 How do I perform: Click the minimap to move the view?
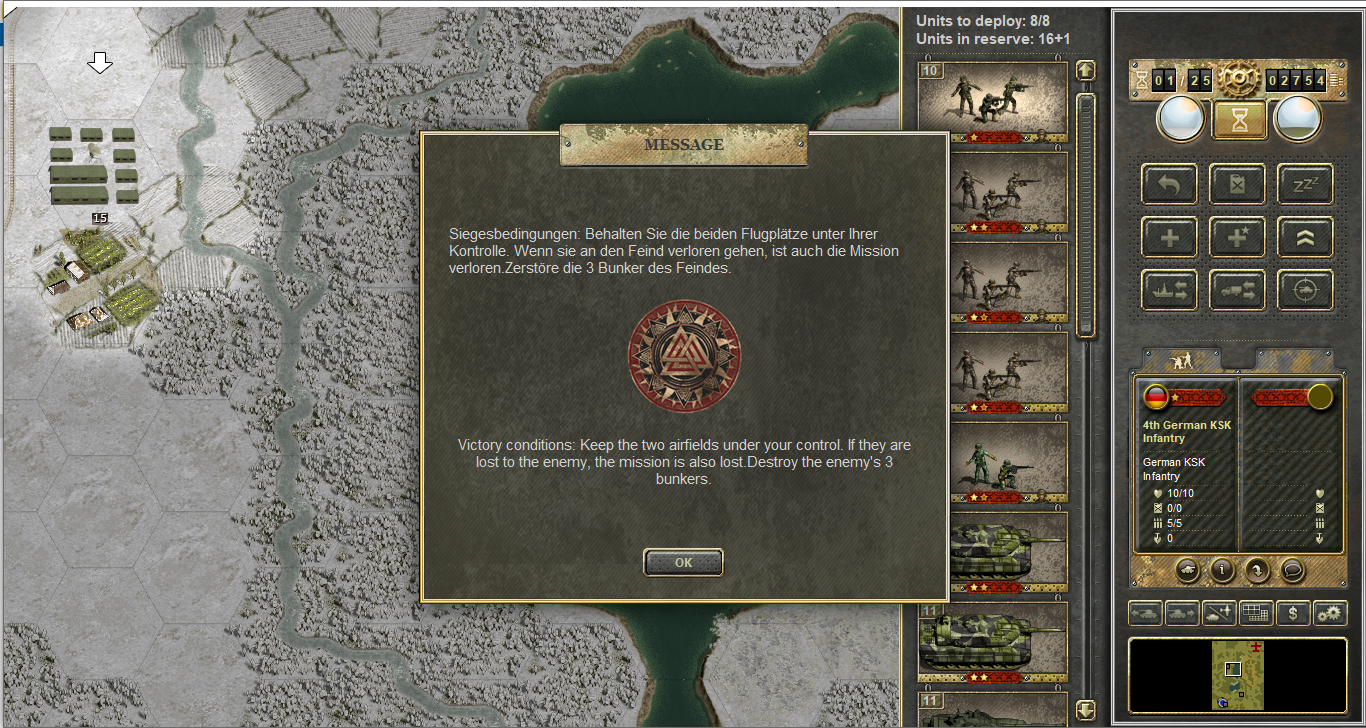pos(1236,676)
